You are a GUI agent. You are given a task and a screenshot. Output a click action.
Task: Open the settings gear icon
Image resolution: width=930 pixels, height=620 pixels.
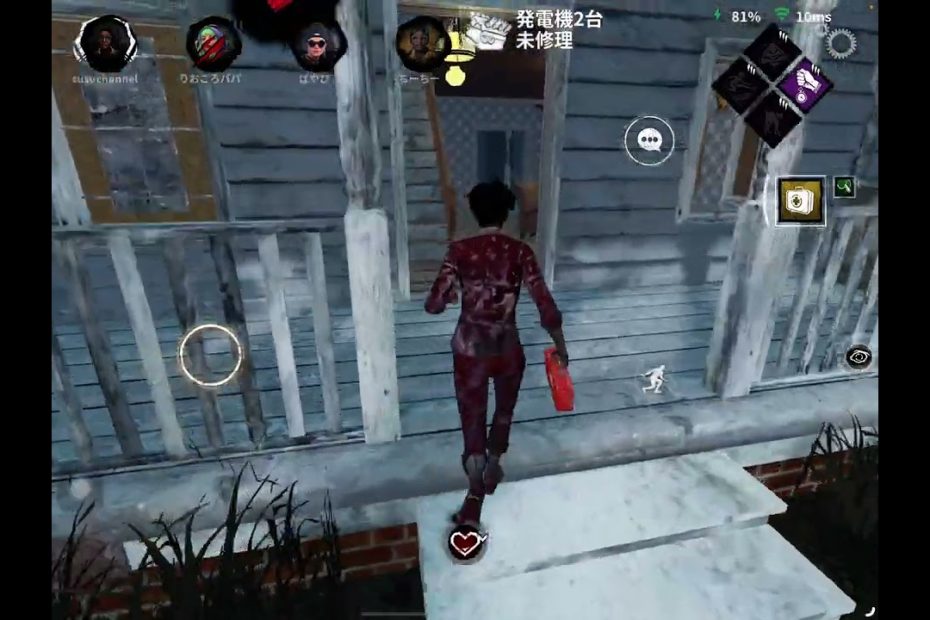[x=841, y=43]
